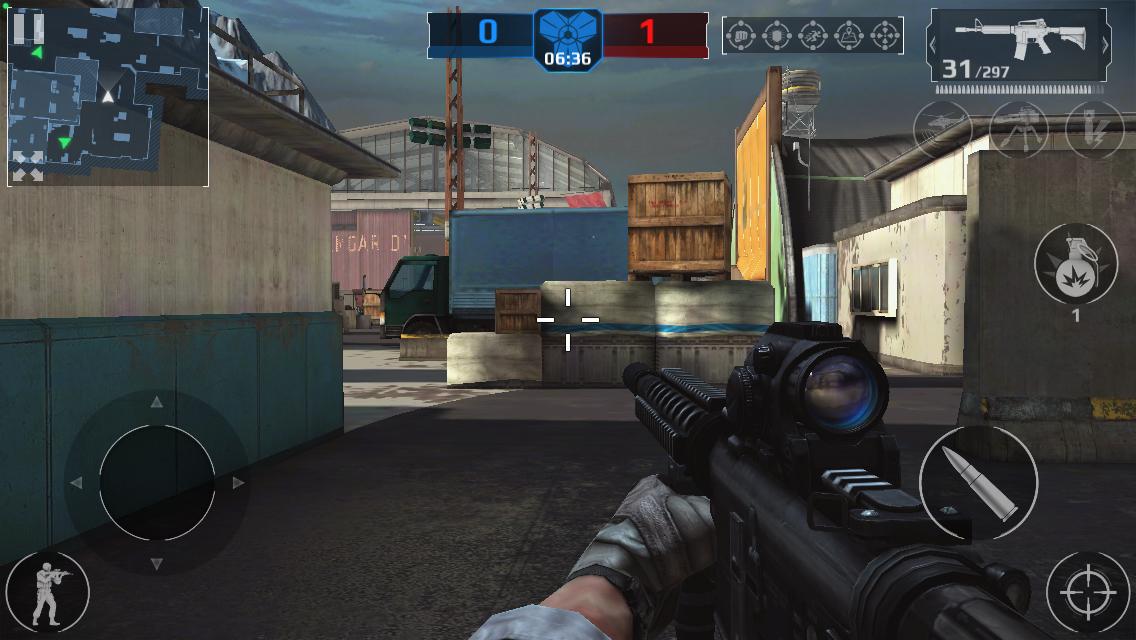Screen dimensions: 1136x640
Task: Switch to the previous weapon arrow
Action: 934,44
